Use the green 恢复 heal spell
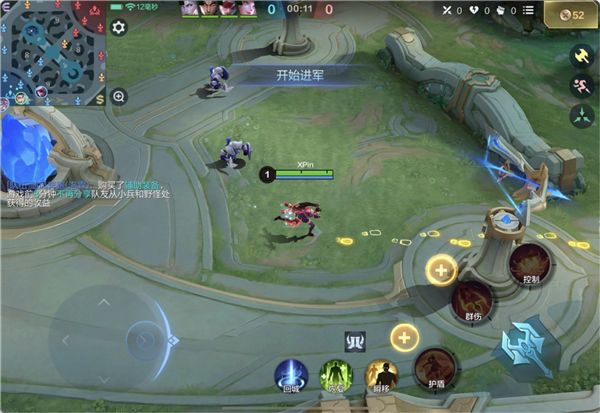This screenshot has height=413, width=600. point(336,377)
